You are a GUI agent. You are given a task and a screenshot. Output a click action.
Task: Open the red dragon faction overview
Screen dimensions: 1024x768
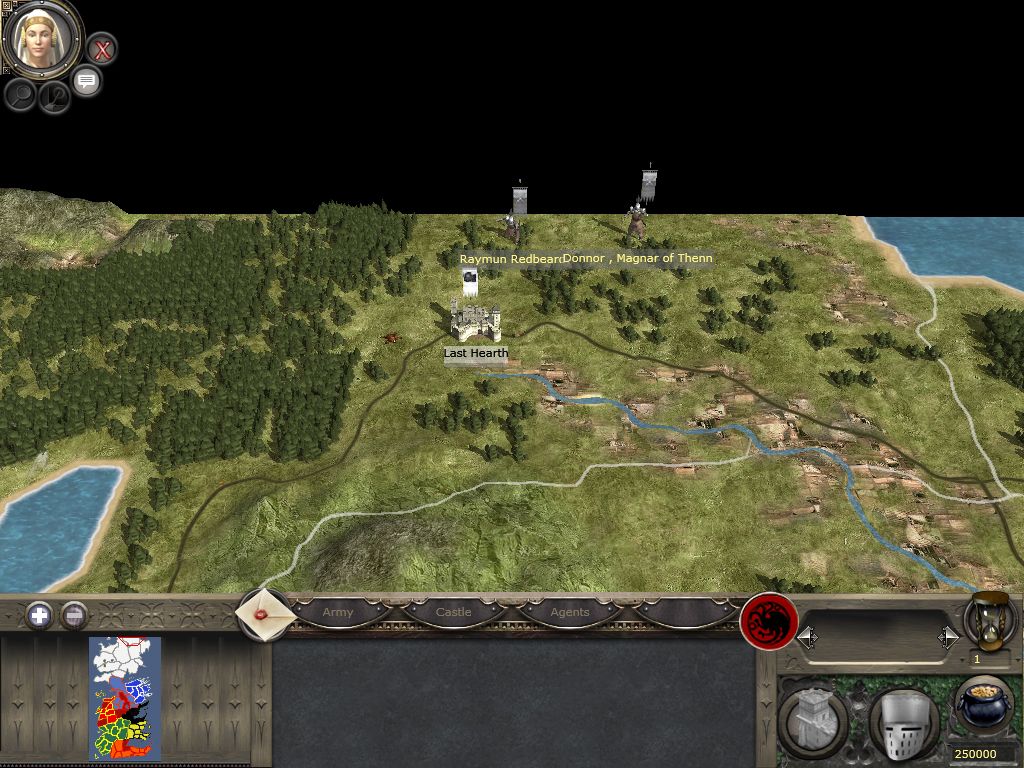coord(768,622)
